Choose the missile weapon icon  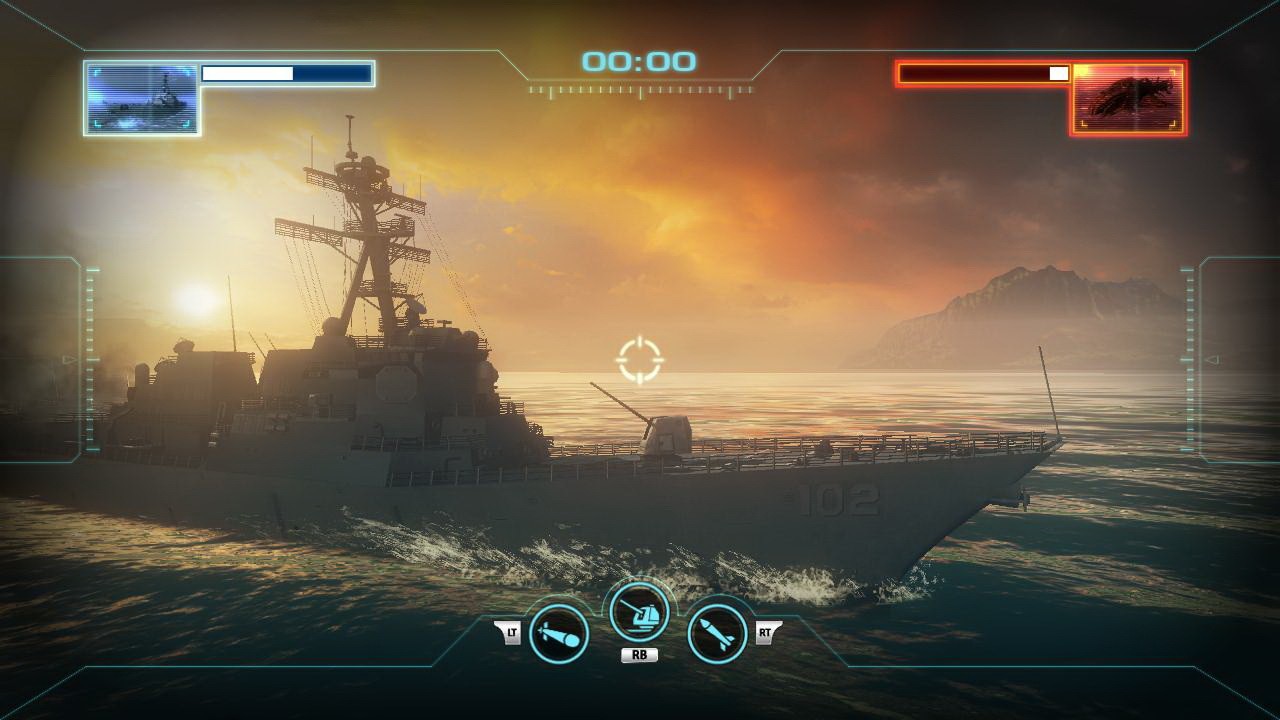pyautogui.click(x=717, y=633)
